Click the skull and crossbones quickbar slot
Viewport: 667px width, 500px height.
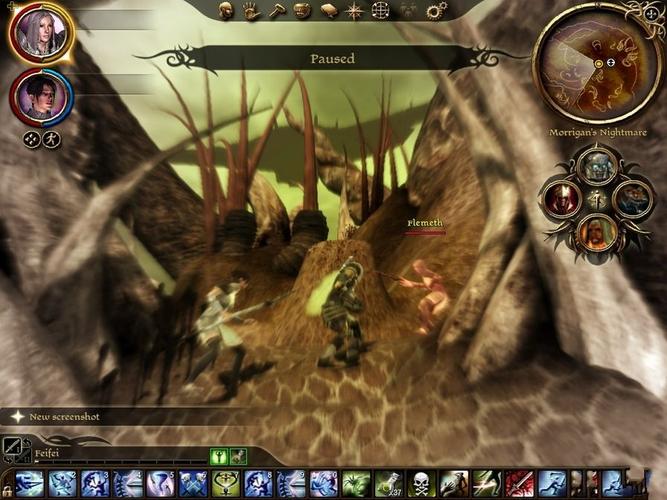[x=421, y=484]
